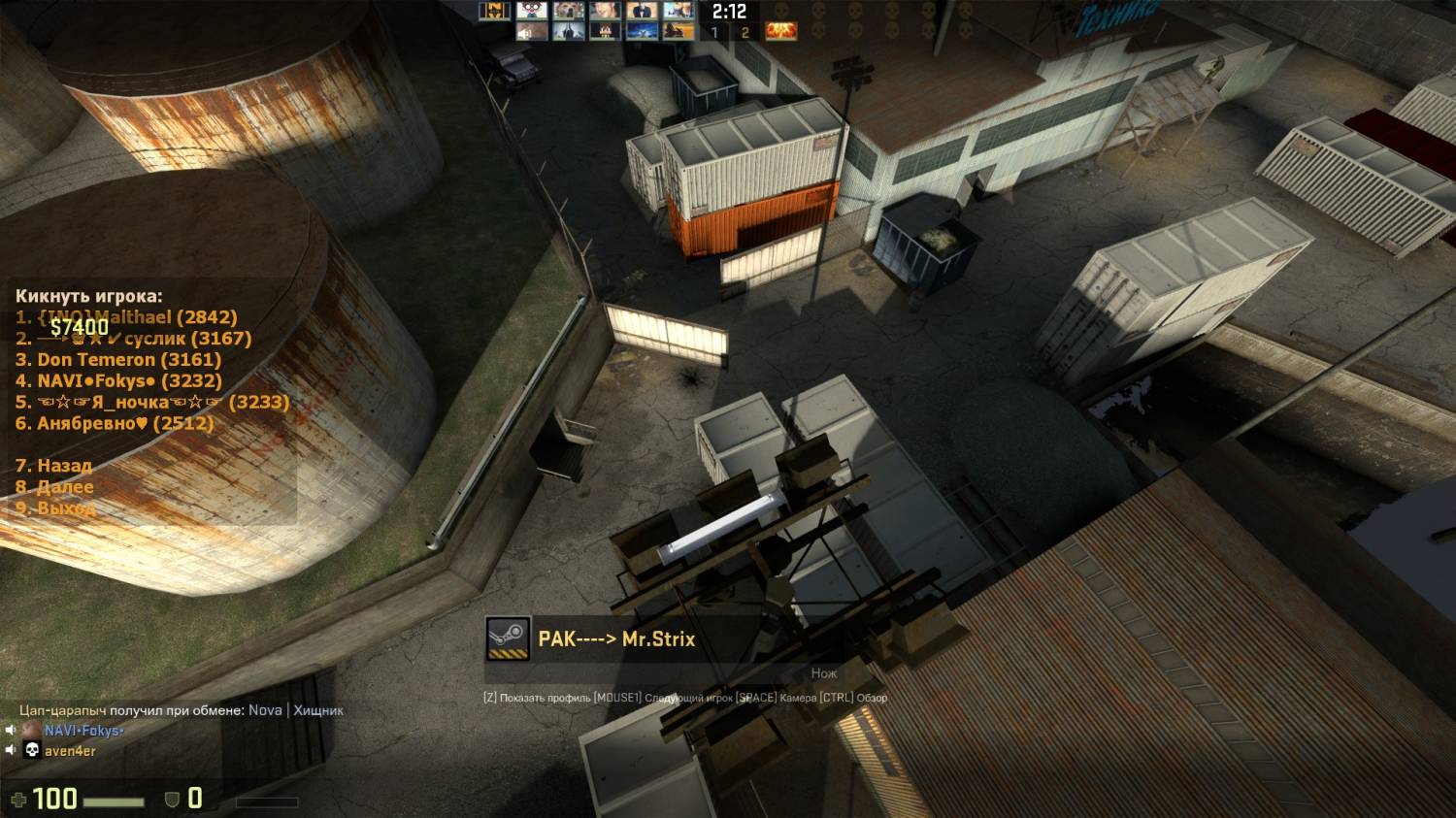Choose the cartoon glasses character avatar
The image size is (1456, 818).
532,11
